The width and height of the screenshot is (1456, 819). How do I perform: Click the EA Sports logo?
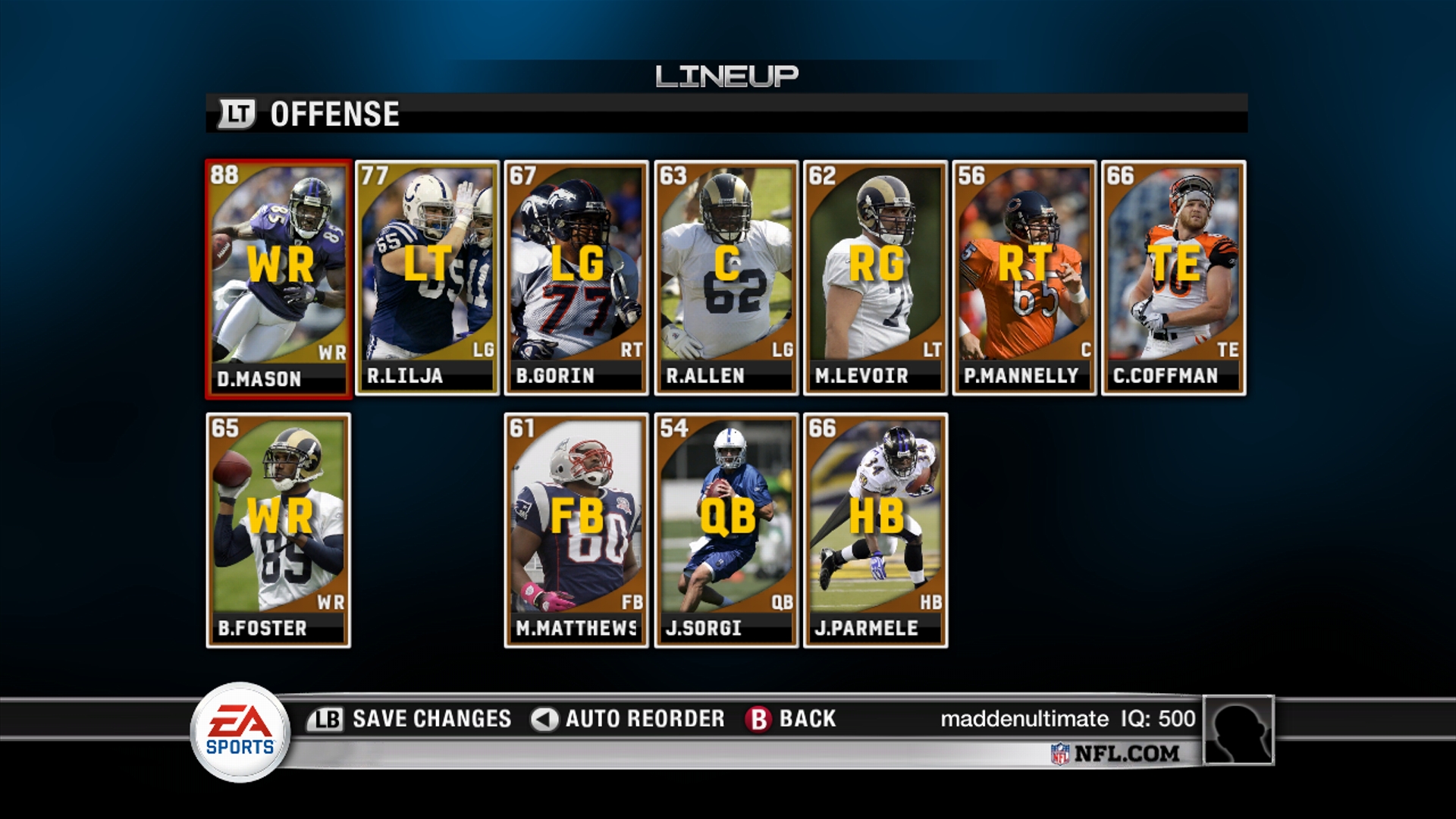(240, 732)
